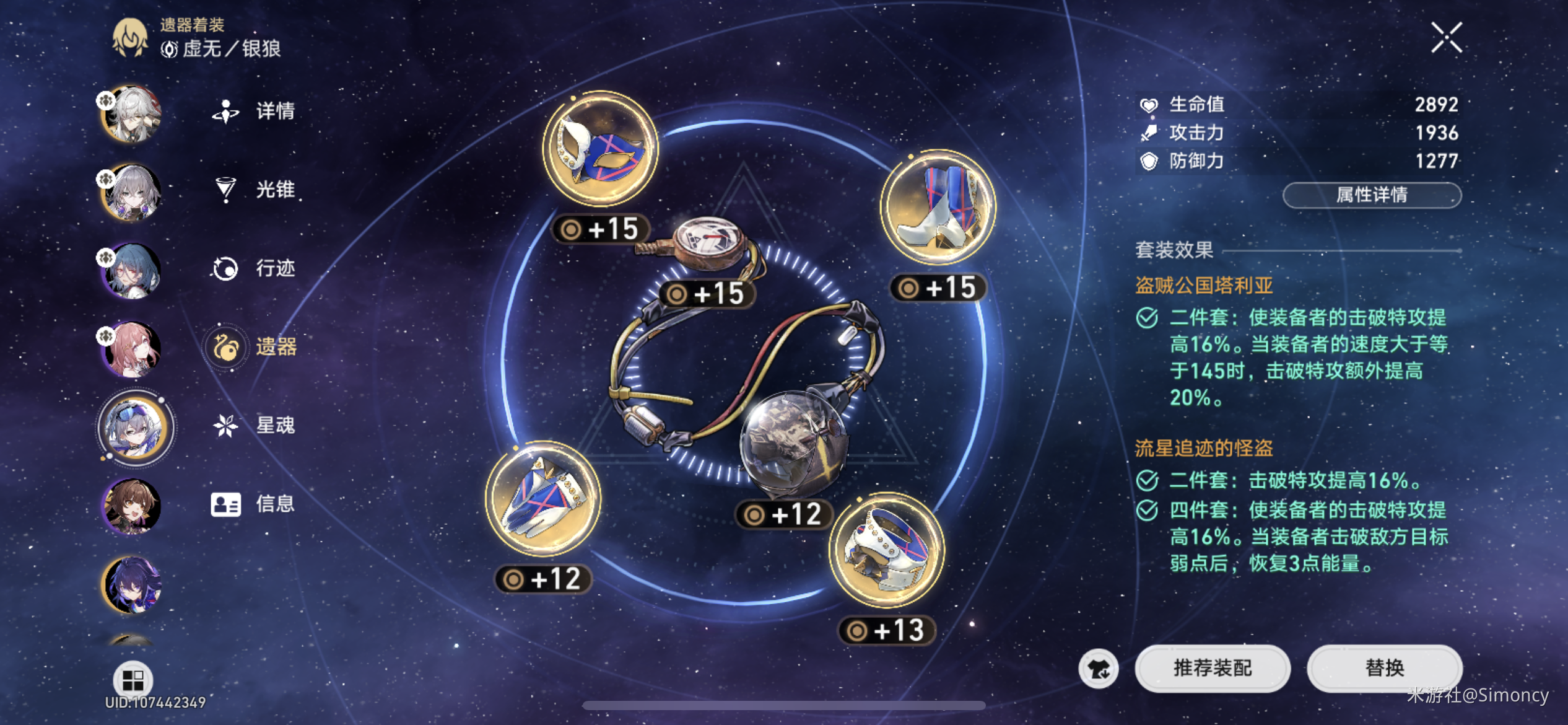Open the 光锥 light cone tab
Image resolution: width=1568 pixels, height=725 pixels.
tap(255, 190)
